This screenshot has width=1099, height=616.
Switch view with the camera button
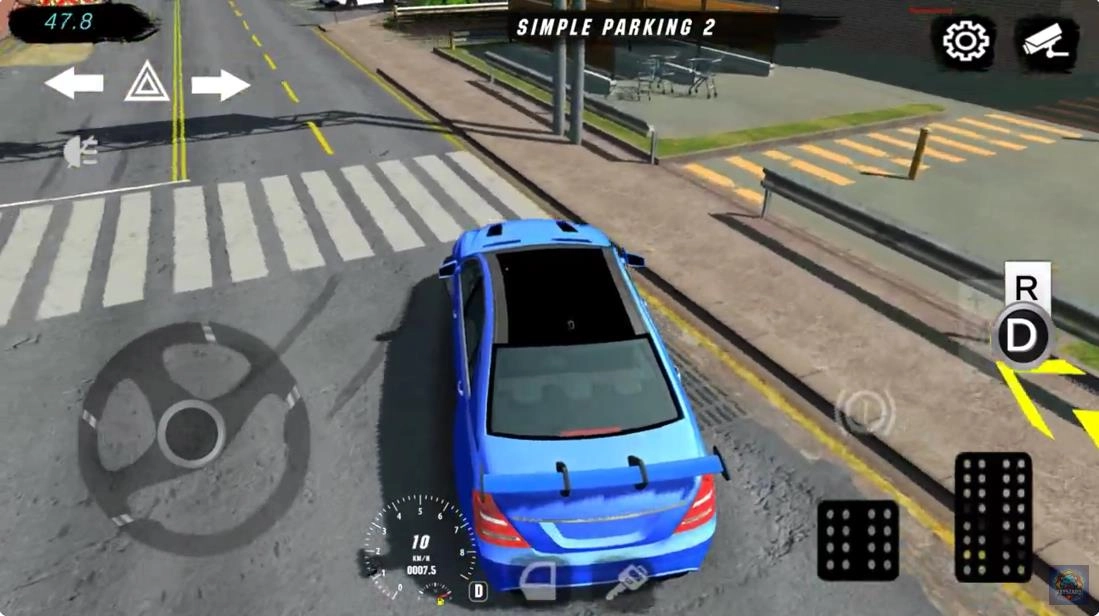click(x=1047, y=42)
